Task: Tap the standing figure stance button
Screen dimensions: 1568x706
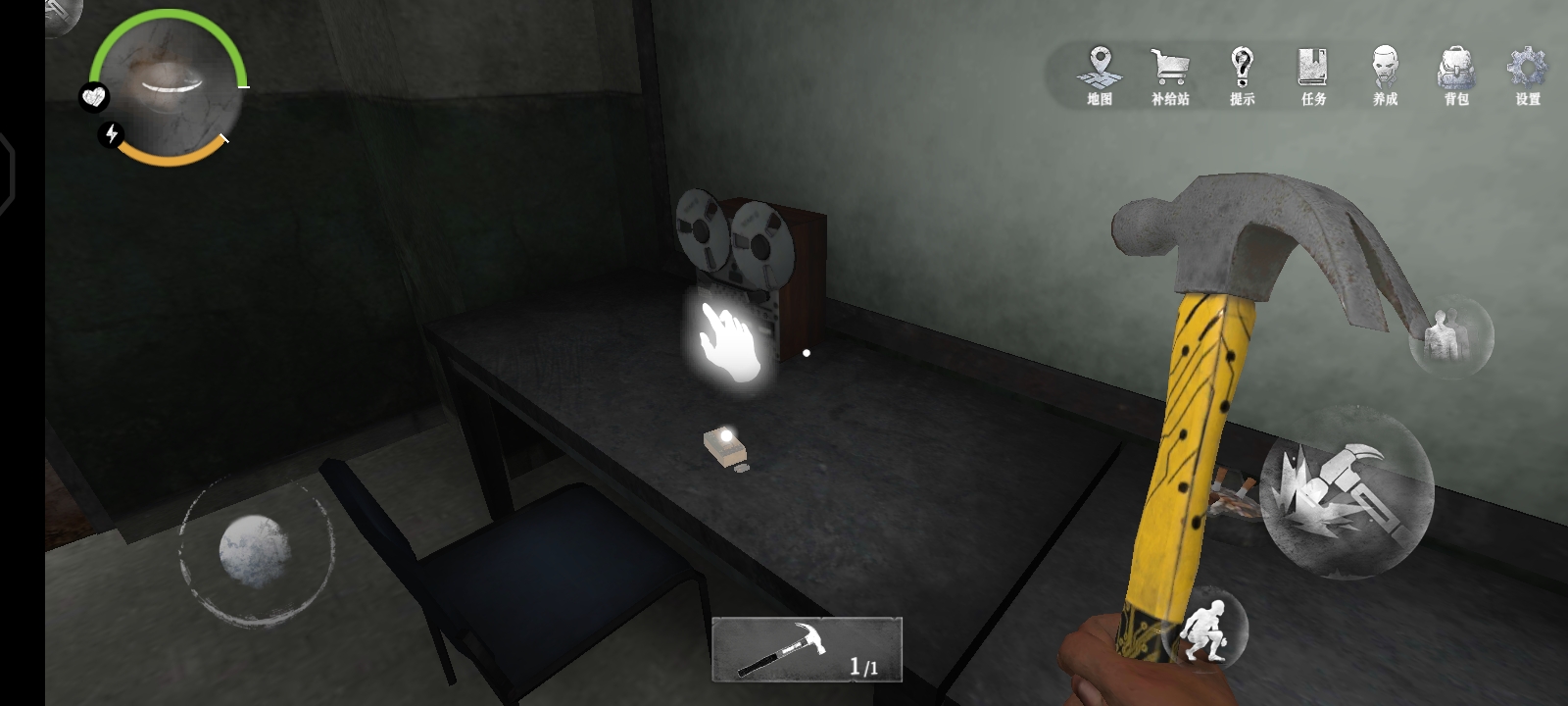Action: 1450,336
